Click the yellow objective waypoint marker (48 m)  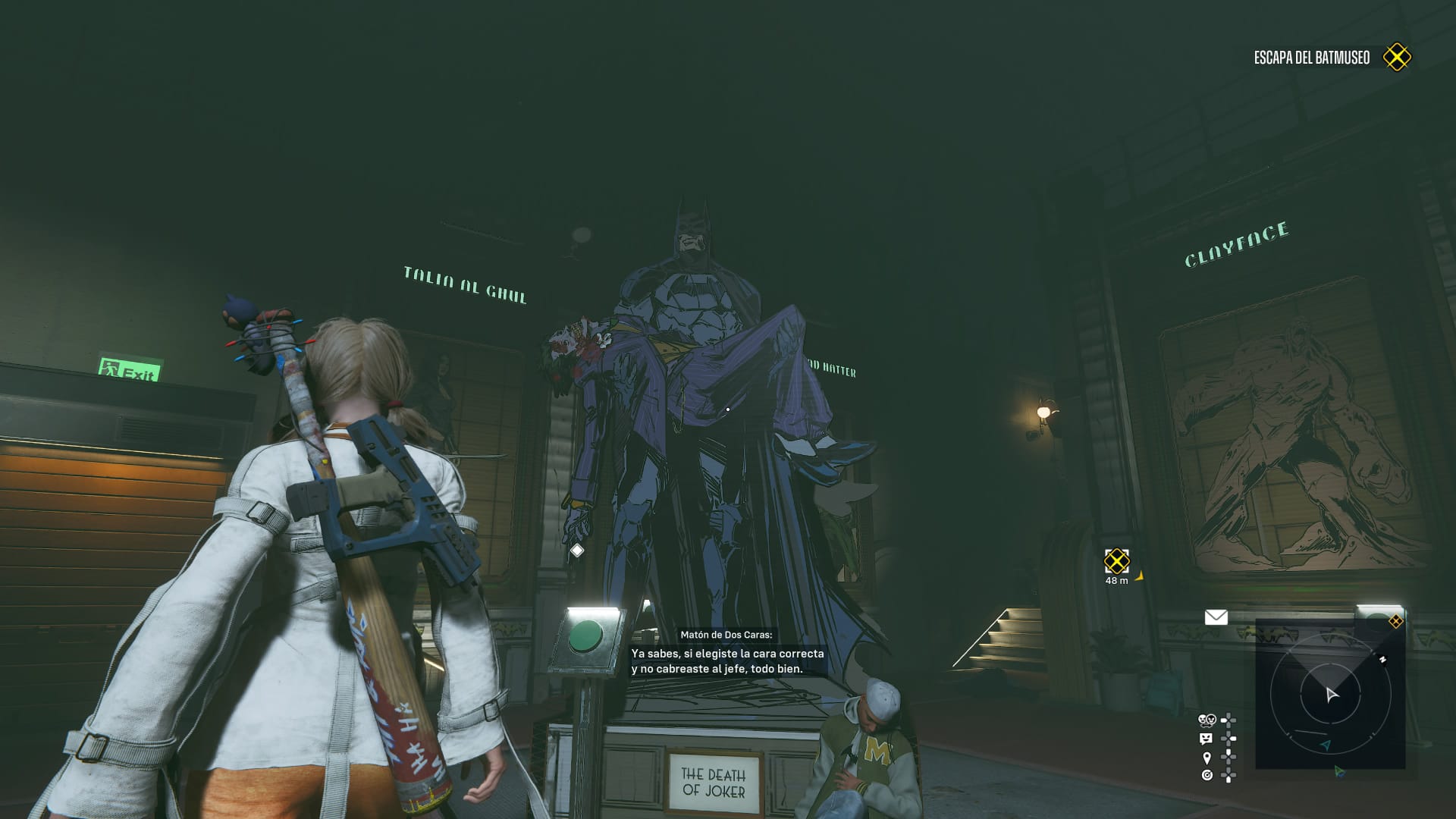[x=1116, y=562]
